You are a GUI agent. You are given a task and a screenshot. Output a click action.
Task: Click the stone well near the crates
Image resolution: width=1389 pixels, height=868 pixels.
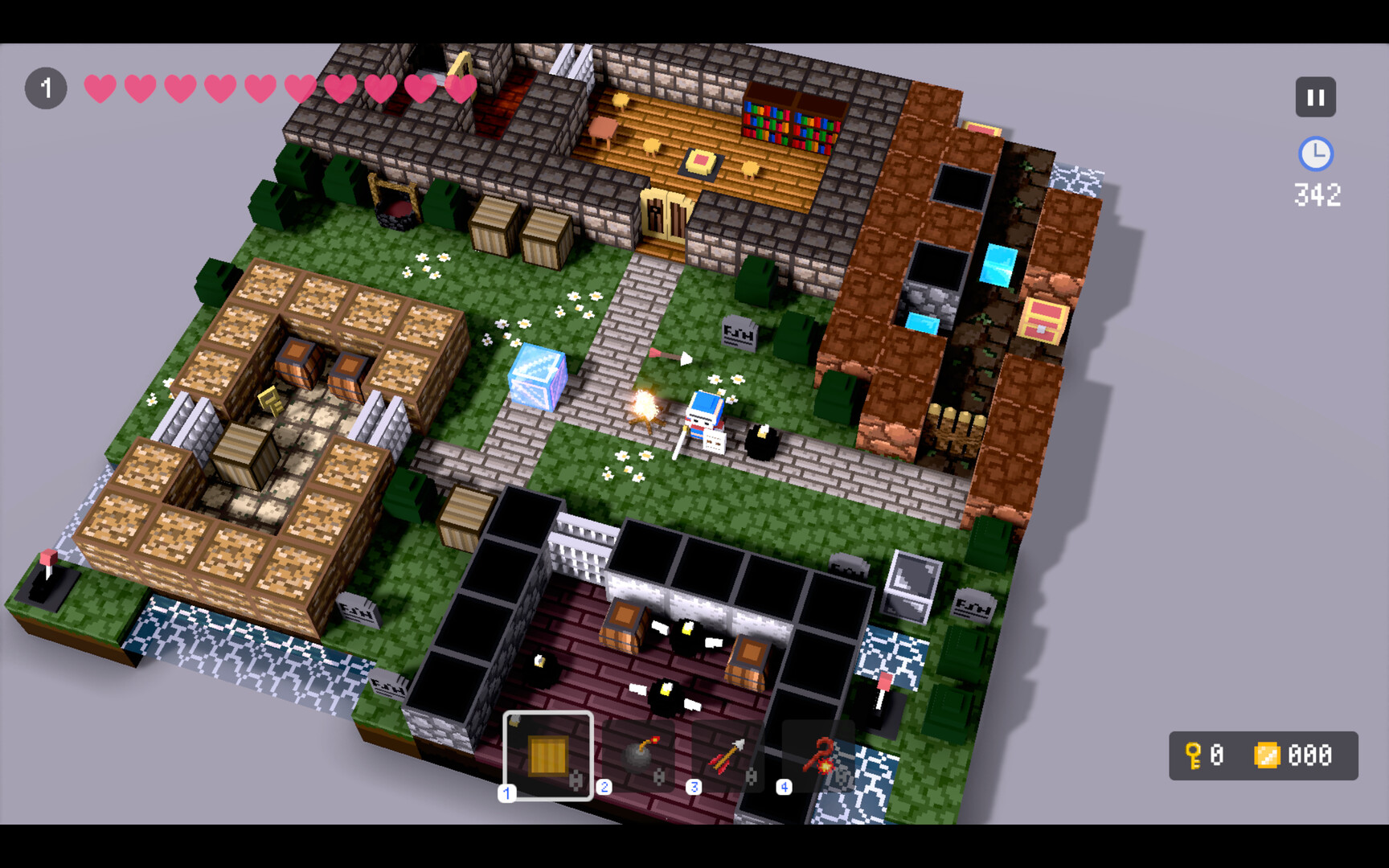click(x=395, y=208)
